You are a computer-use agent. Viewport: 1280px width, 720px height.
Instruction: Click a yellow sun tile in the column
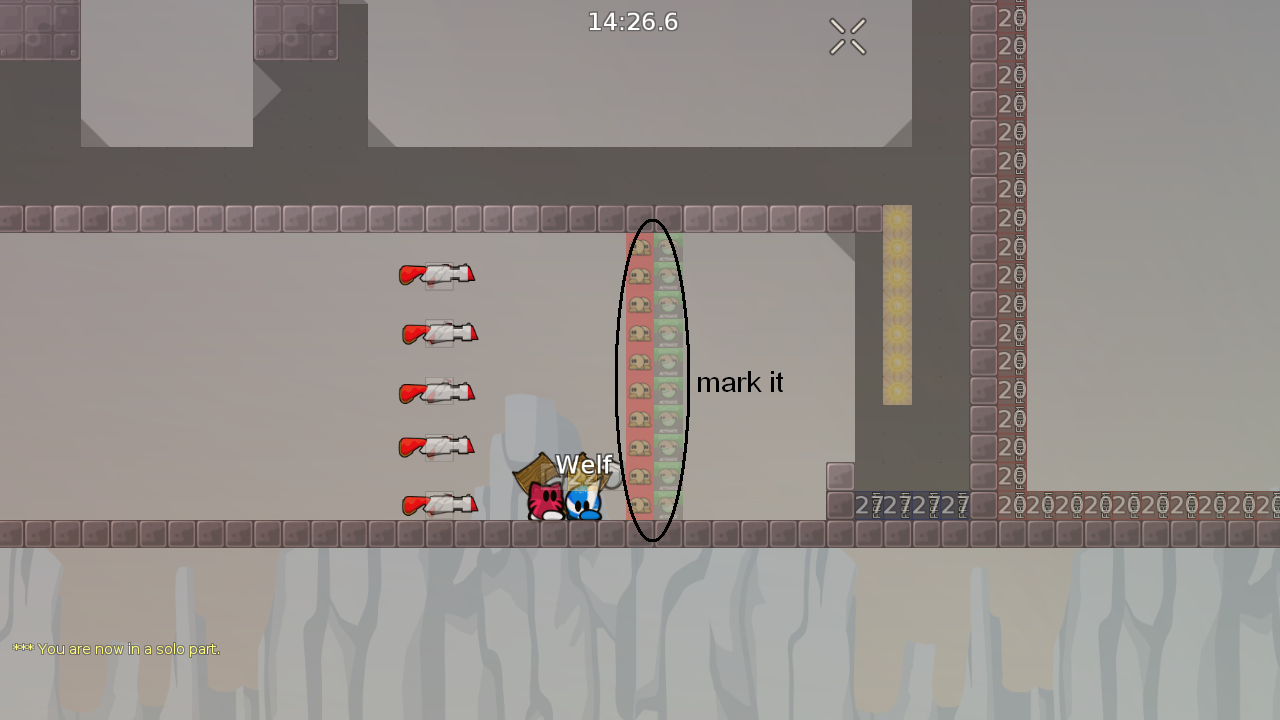[897, 300]
